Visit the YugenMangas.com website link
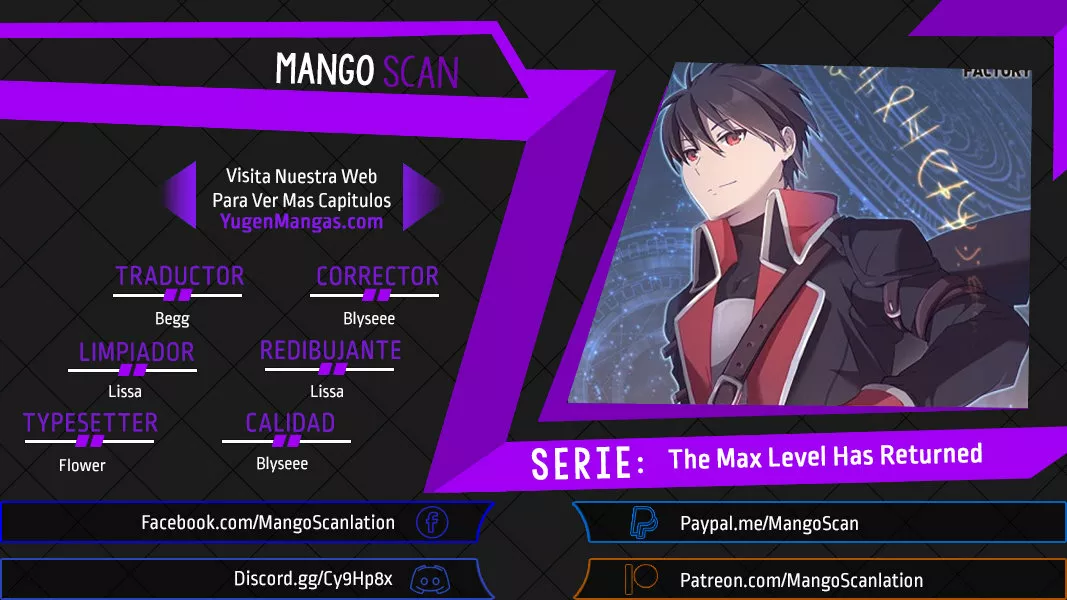 click(x=301, y=222)
